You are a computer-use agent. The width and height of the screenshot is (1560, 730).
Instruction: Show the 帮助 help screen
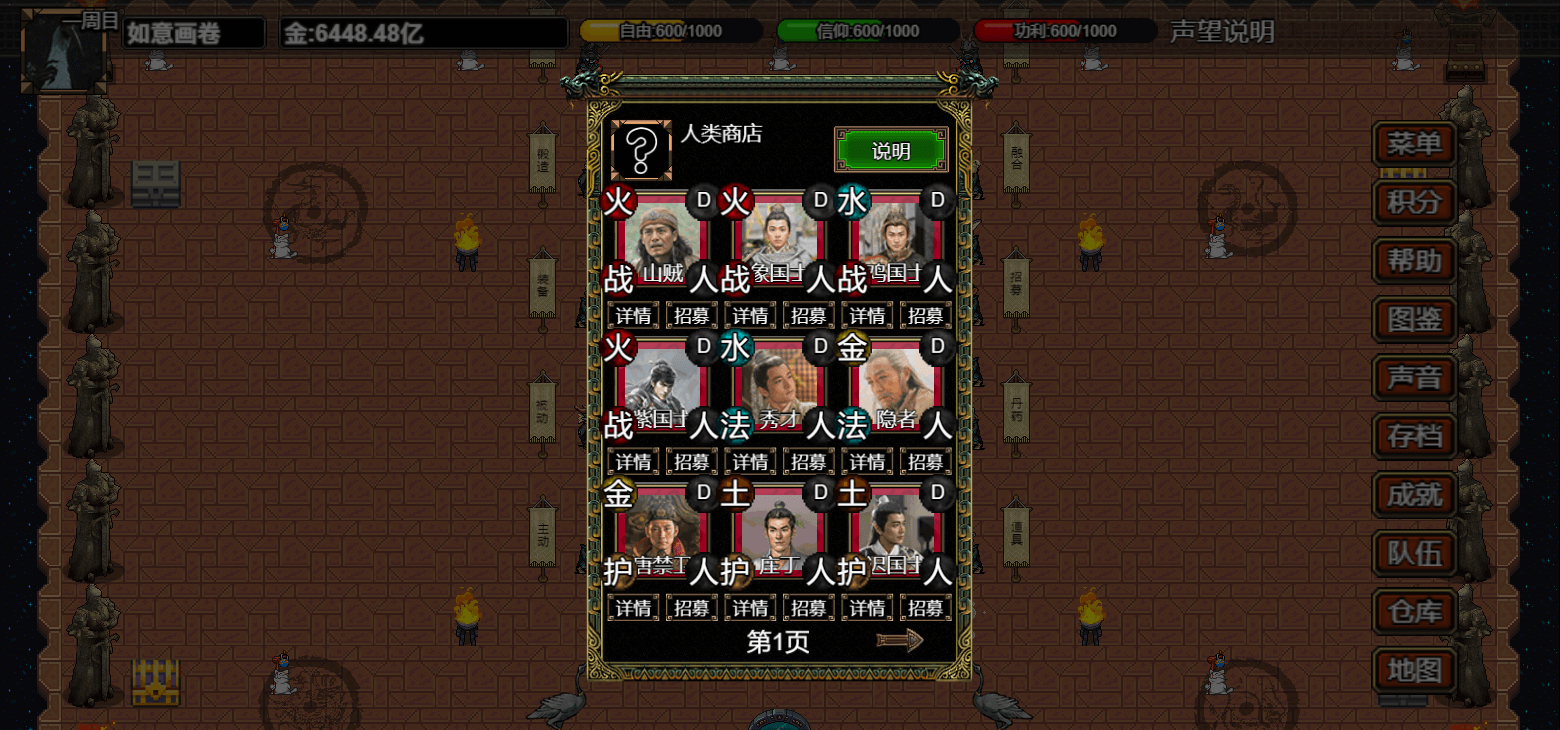coord(1414,261)
